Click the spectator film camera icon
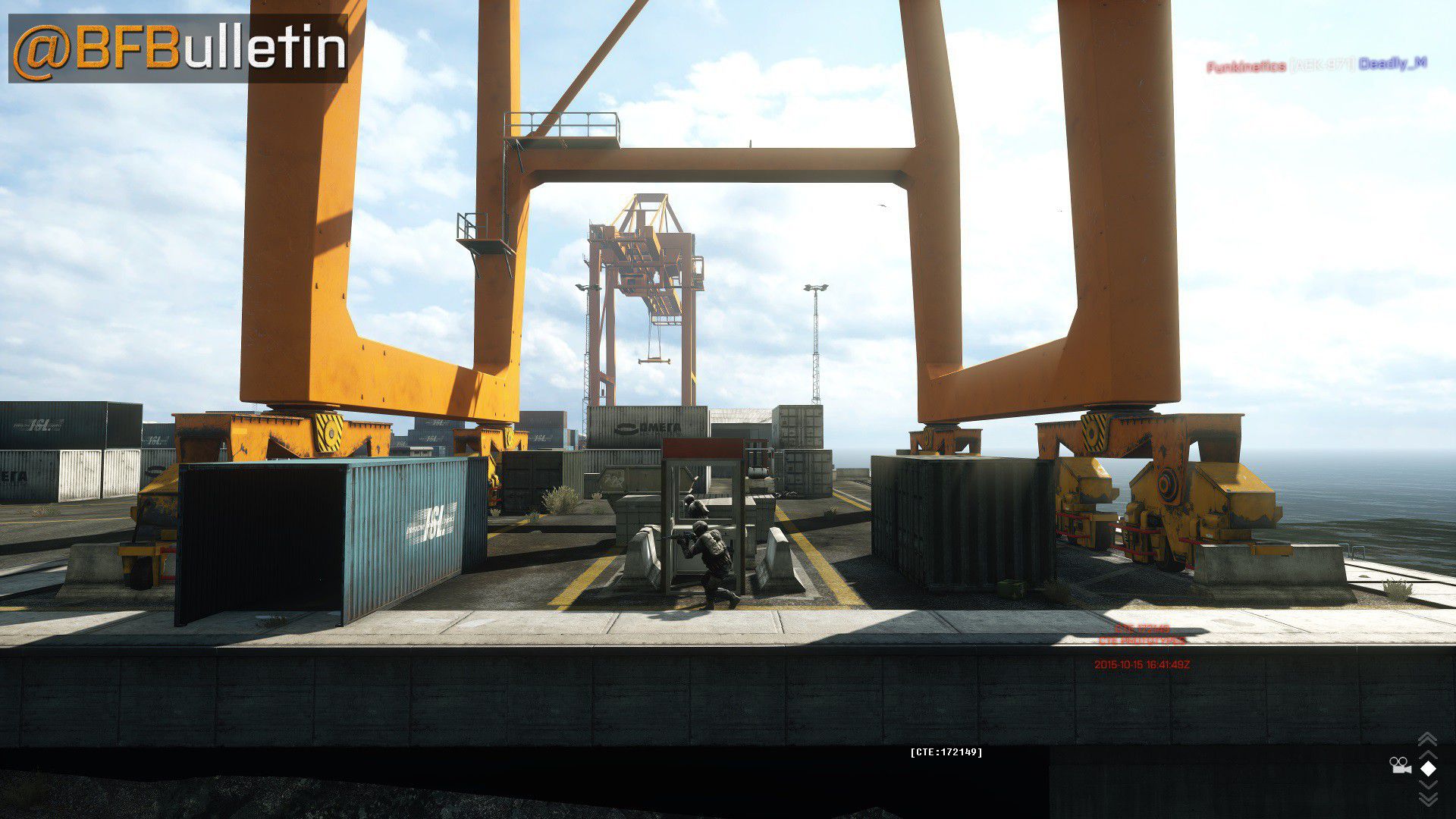The image size is (1456, 819). pyautogui.click(x=1400, y=766)
